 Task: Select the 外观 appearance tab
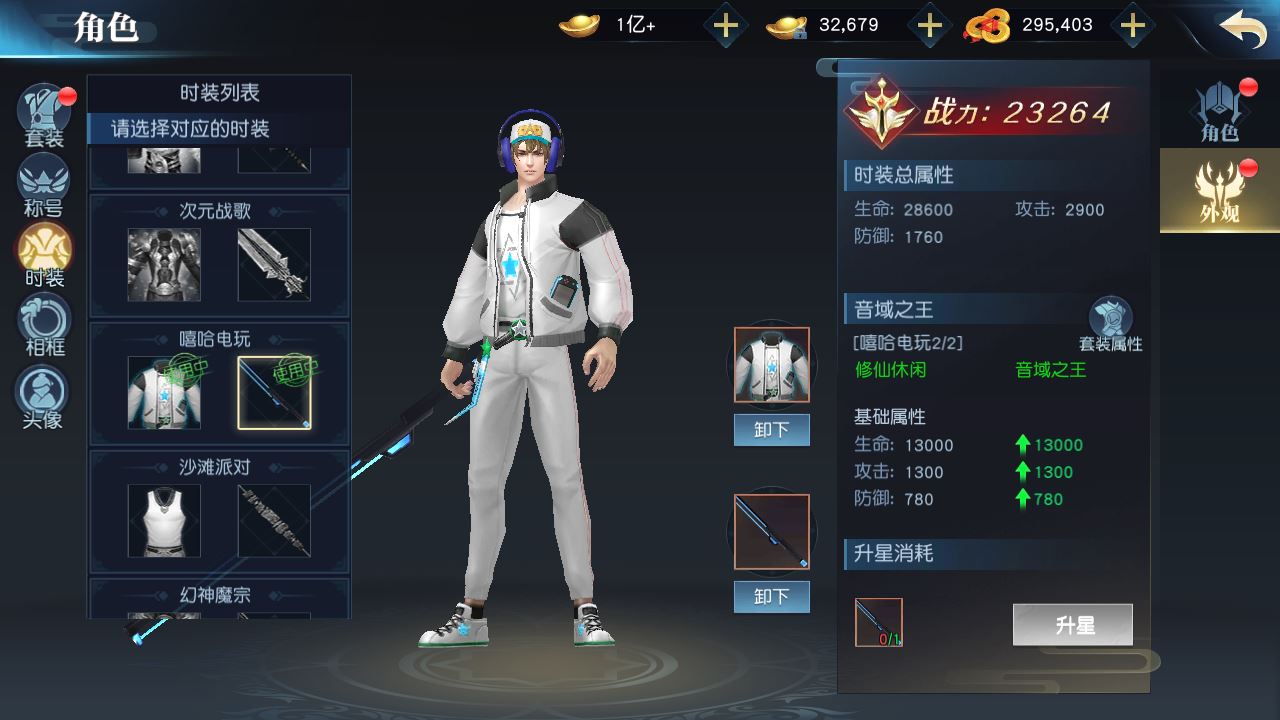pyautogui.click(x=1219, y=190)
